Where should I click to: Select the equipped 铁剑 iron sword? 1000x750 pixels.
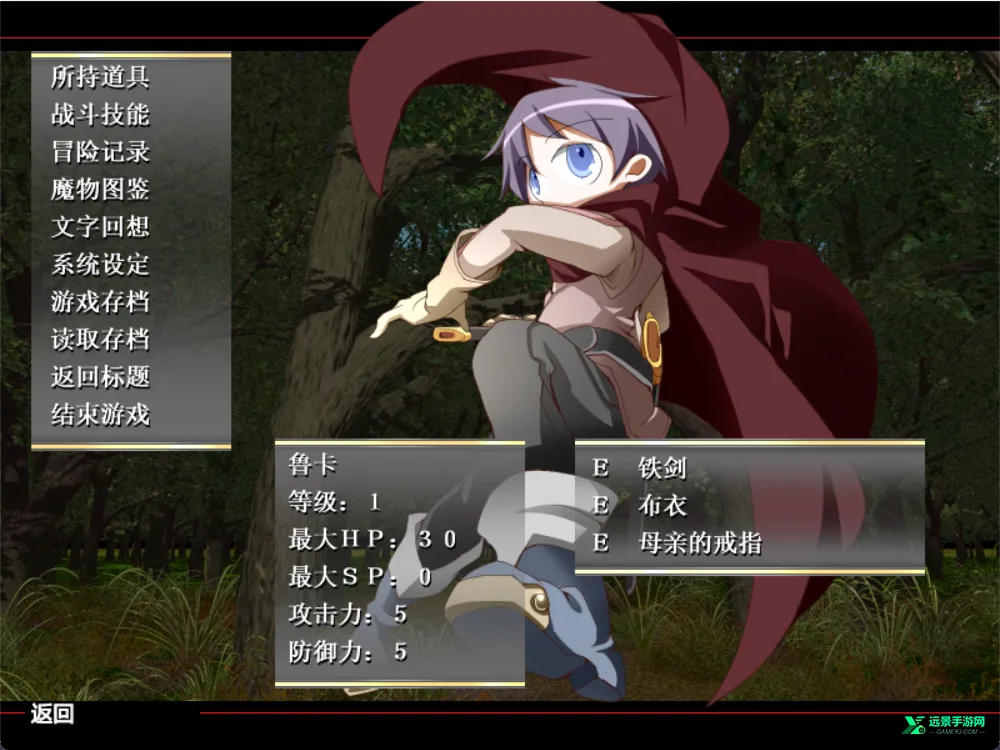662,467
